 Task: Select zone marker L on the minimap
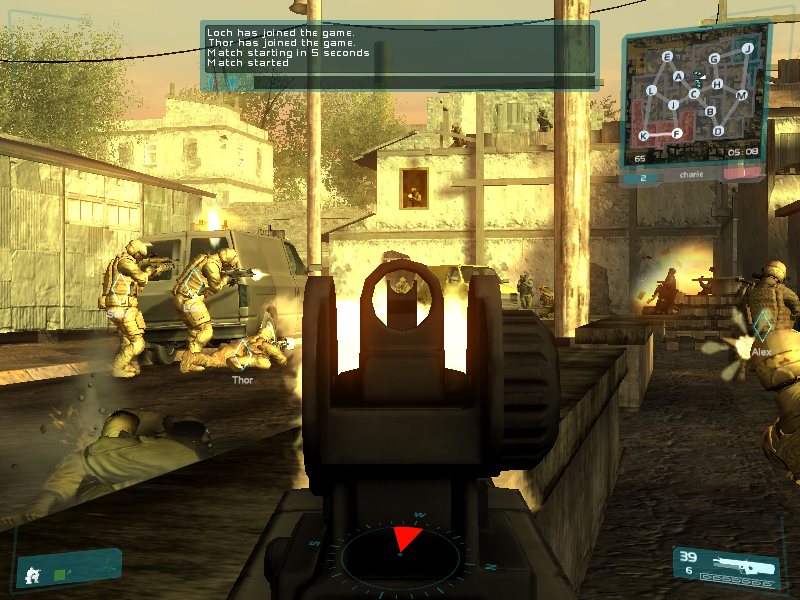tap(652, 91)
